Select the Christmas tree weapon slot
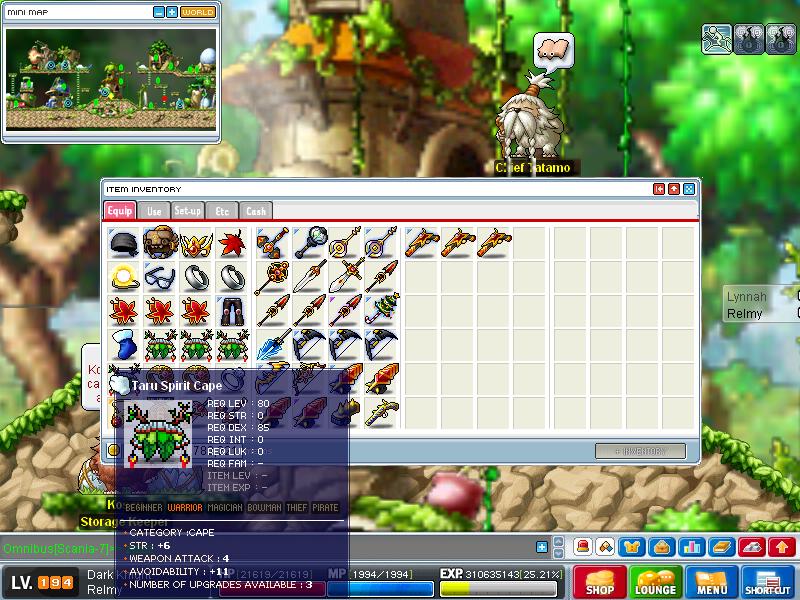The height and width of the screenshot is (600, 800). [380, 311]
